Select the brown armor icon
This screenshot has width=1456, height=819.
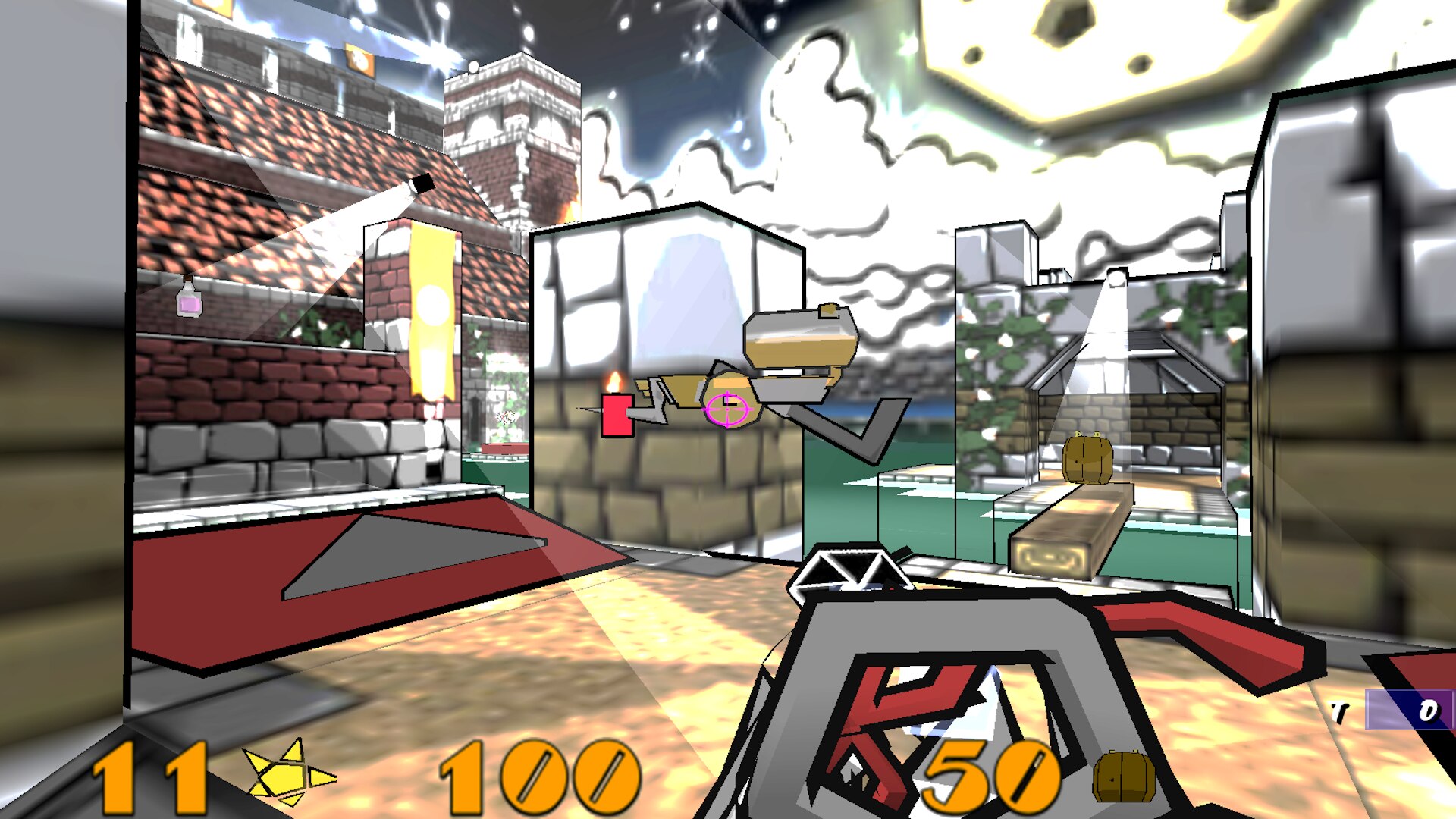(x=1123, y=777)
